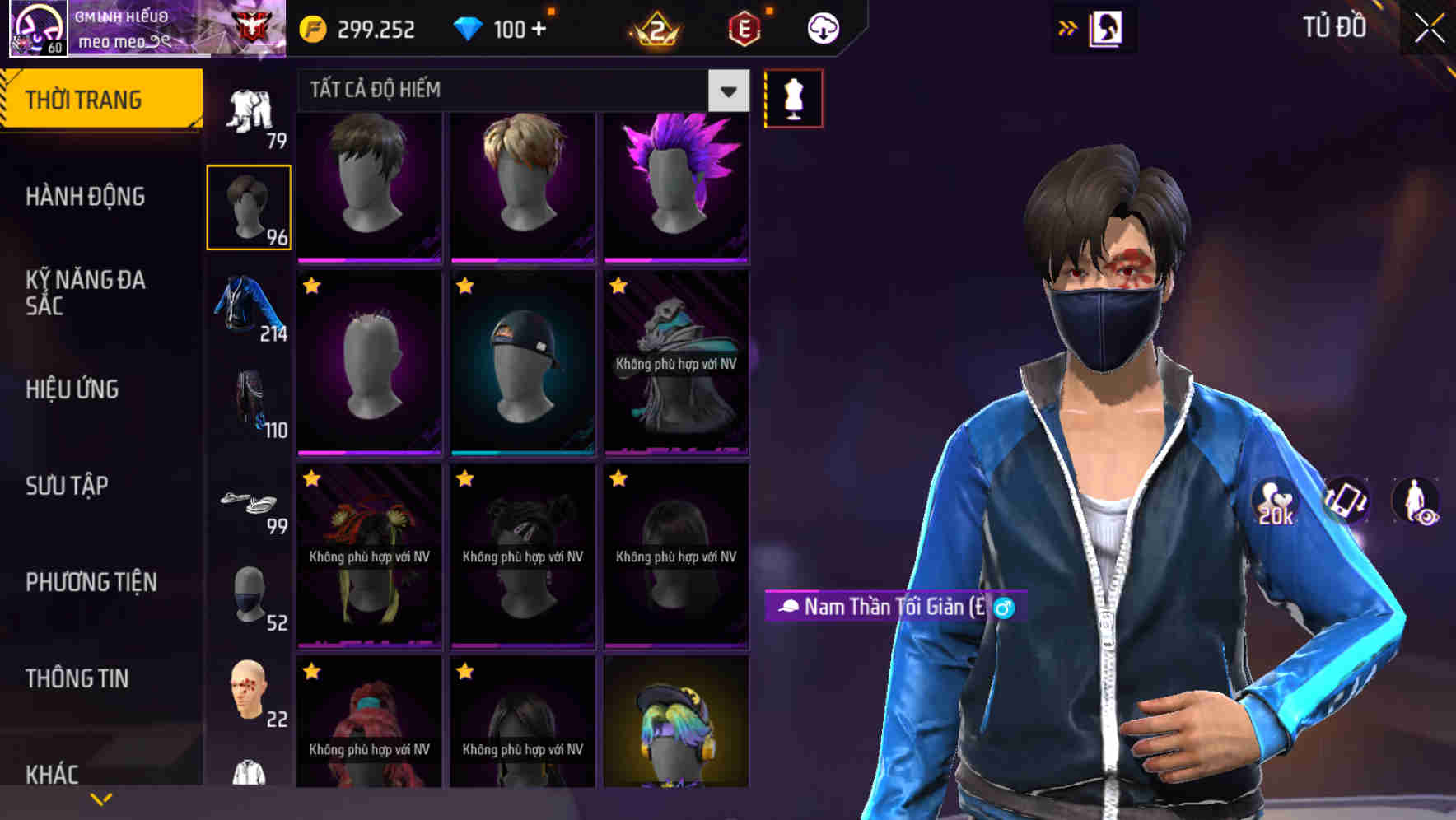Collapse the panel via the double-arrow icon
The image size is (1456, 820).
(1067, 27)
